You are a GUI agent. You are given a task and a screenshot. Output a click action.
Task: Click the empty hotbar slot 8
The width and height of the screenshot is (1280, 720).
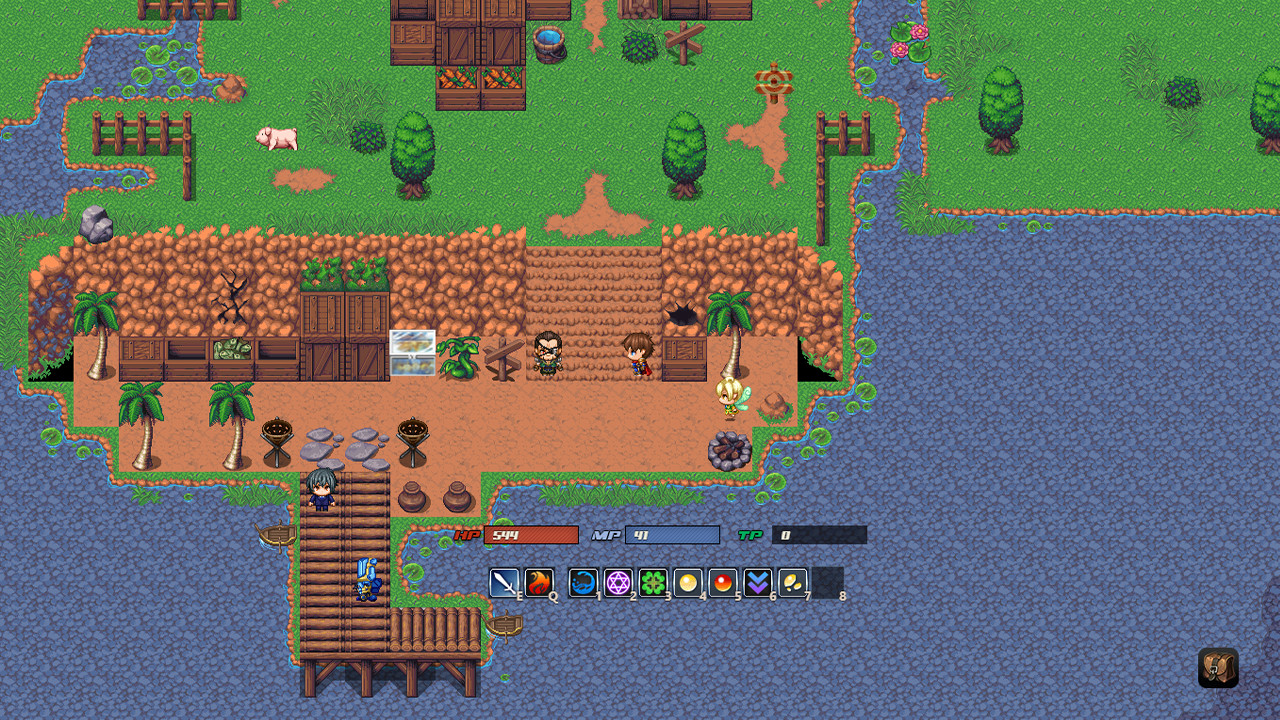coord(829,583)
